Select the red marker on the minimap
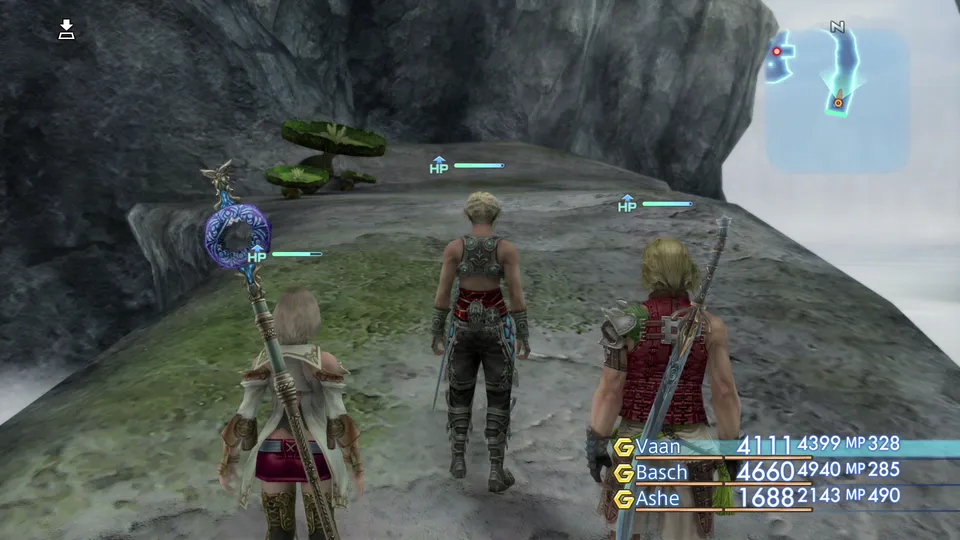 click(777, 51)
